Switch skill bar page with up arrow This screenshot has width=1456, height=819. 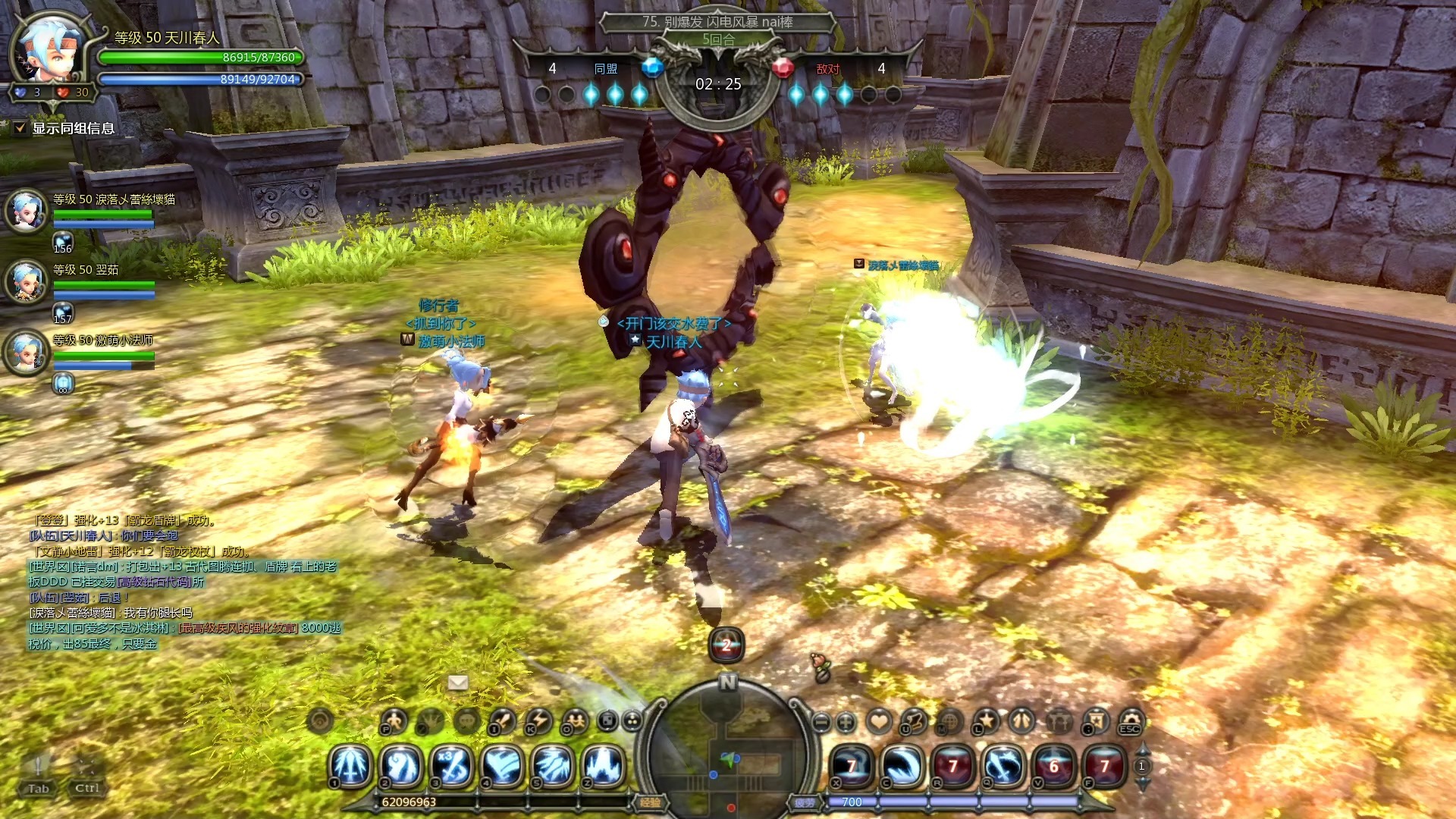click(x=1142, y=750)
